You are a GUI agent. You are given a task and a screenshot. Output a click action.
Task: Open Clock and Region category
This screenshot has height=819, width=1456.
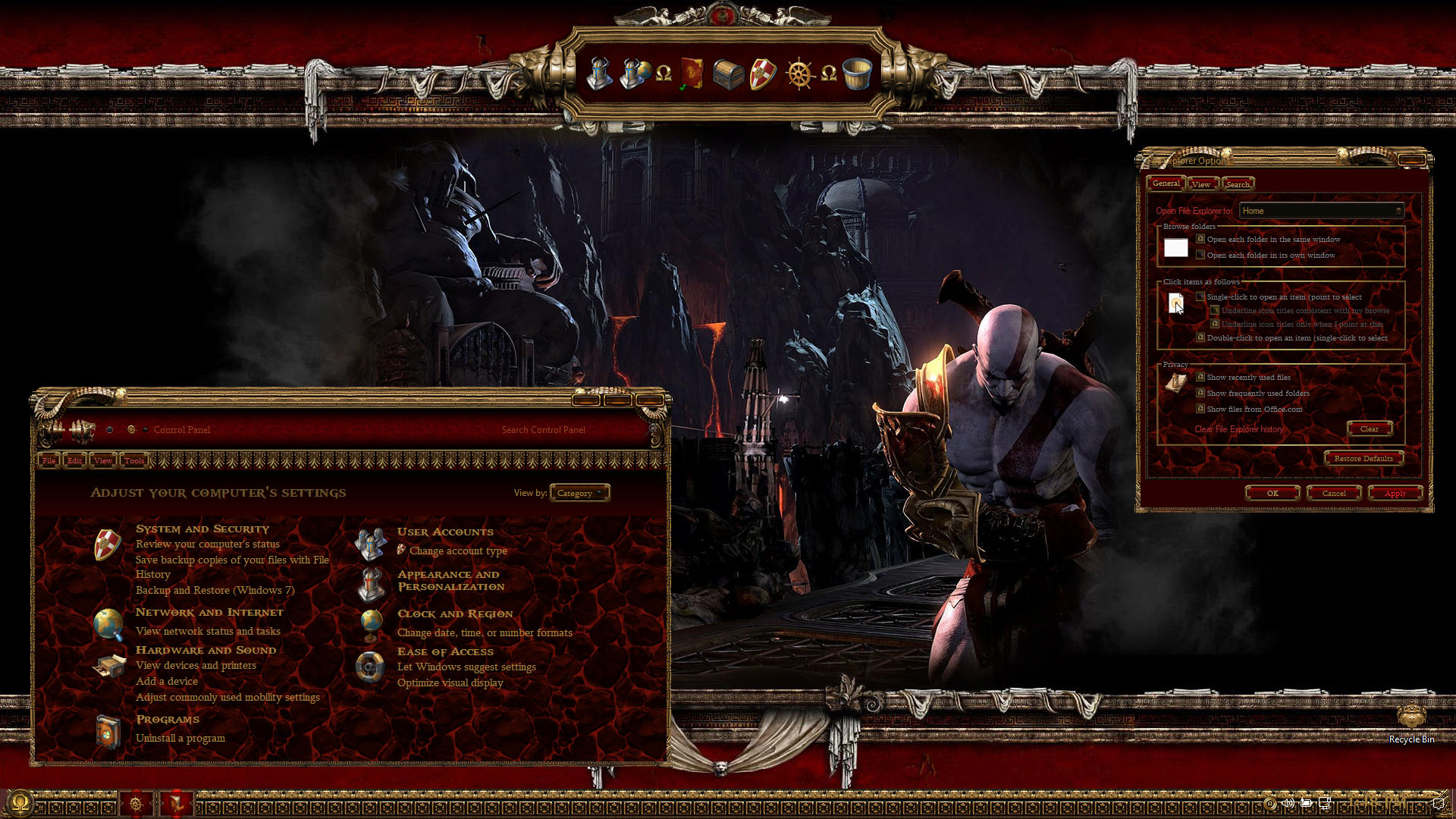[x=455, y=613]
